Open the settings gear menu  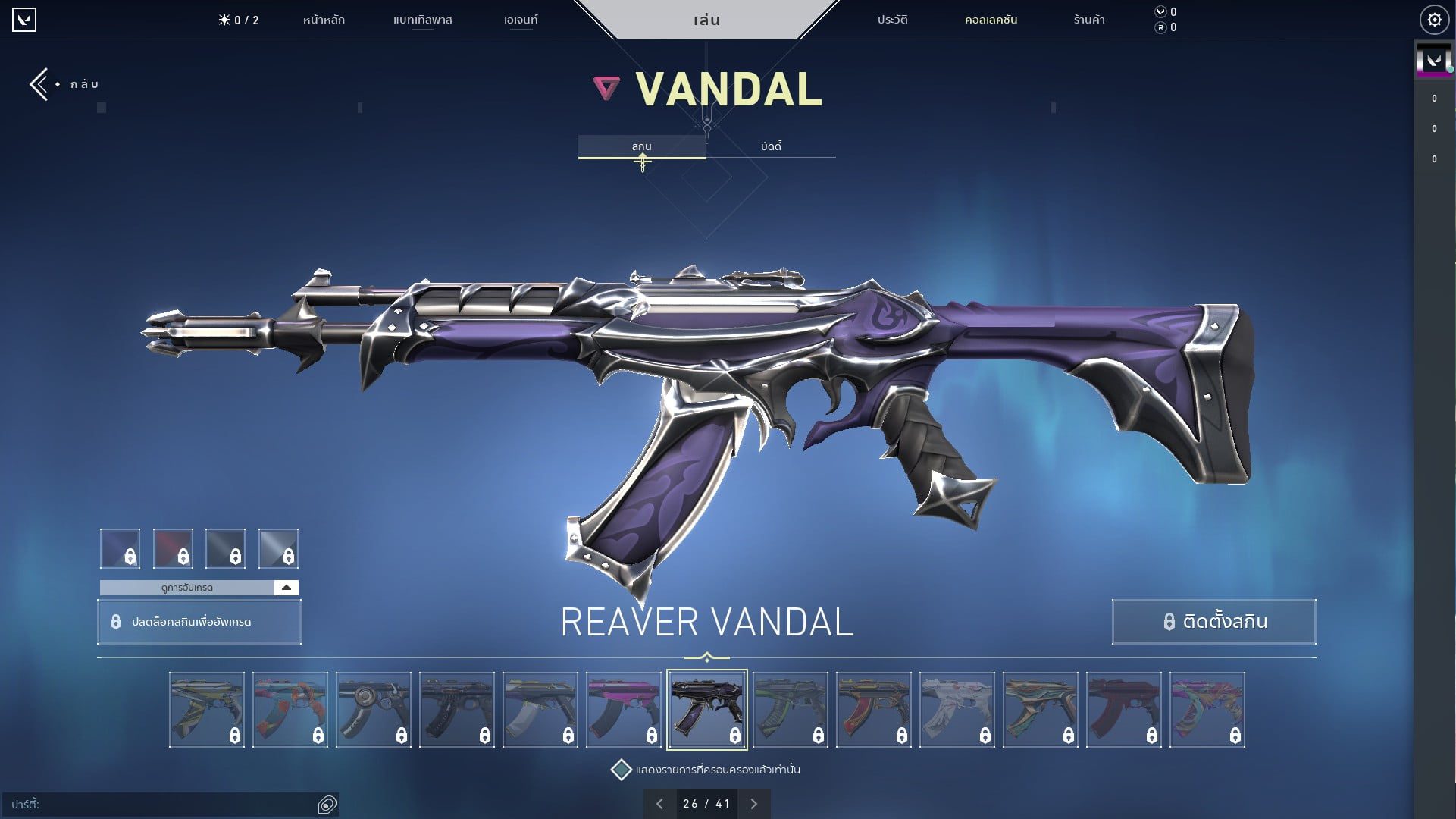(x=1434, y=19)
